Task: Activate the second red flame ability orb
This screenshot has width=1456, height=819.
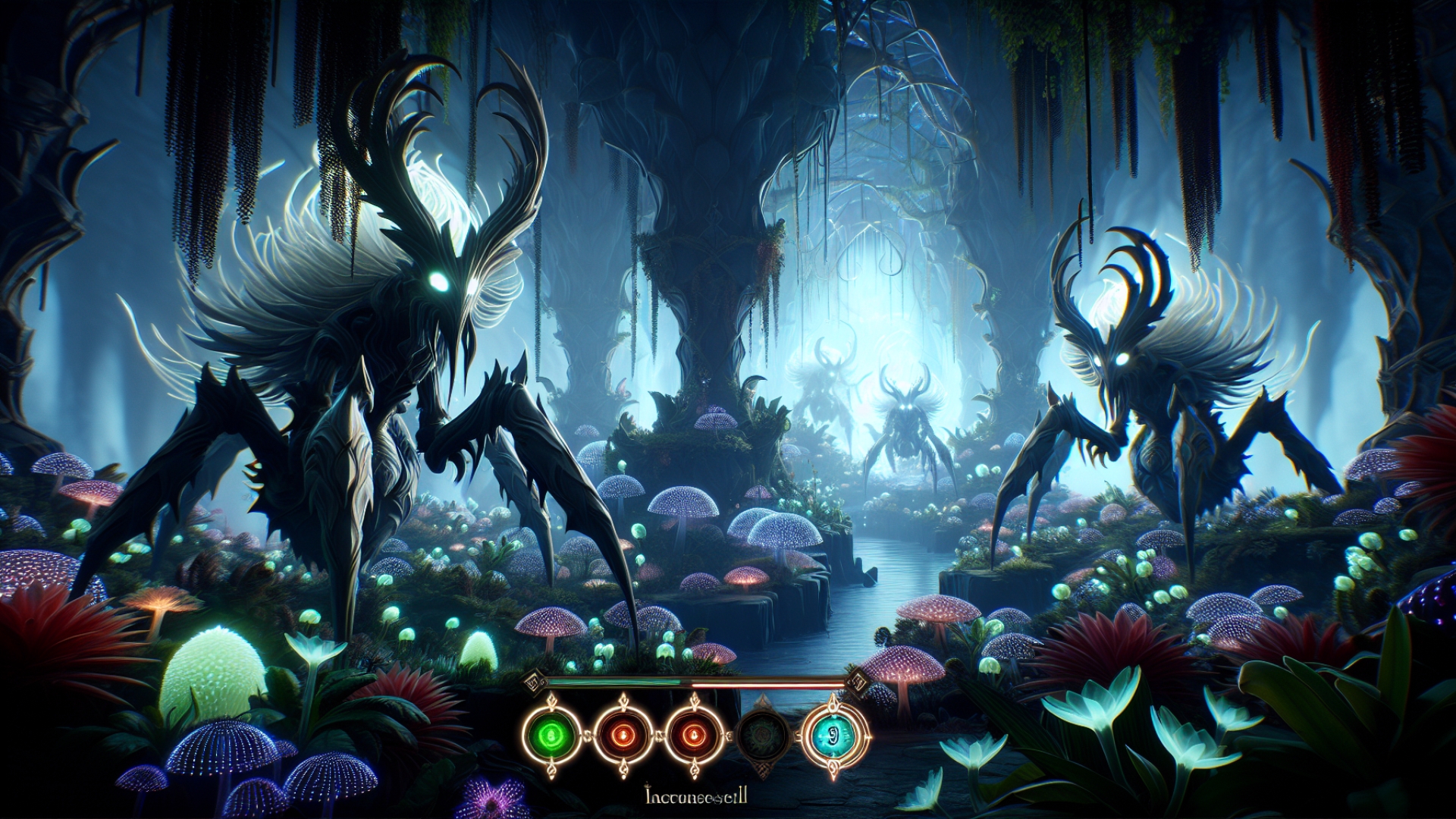Action: (x=693, y=735)
